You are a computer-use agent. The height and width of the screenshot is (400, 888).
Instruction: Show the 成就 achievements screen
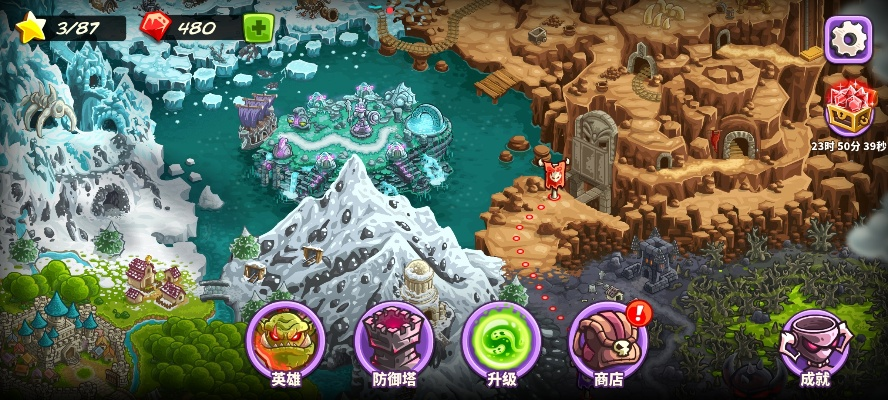tap(814, 342)
